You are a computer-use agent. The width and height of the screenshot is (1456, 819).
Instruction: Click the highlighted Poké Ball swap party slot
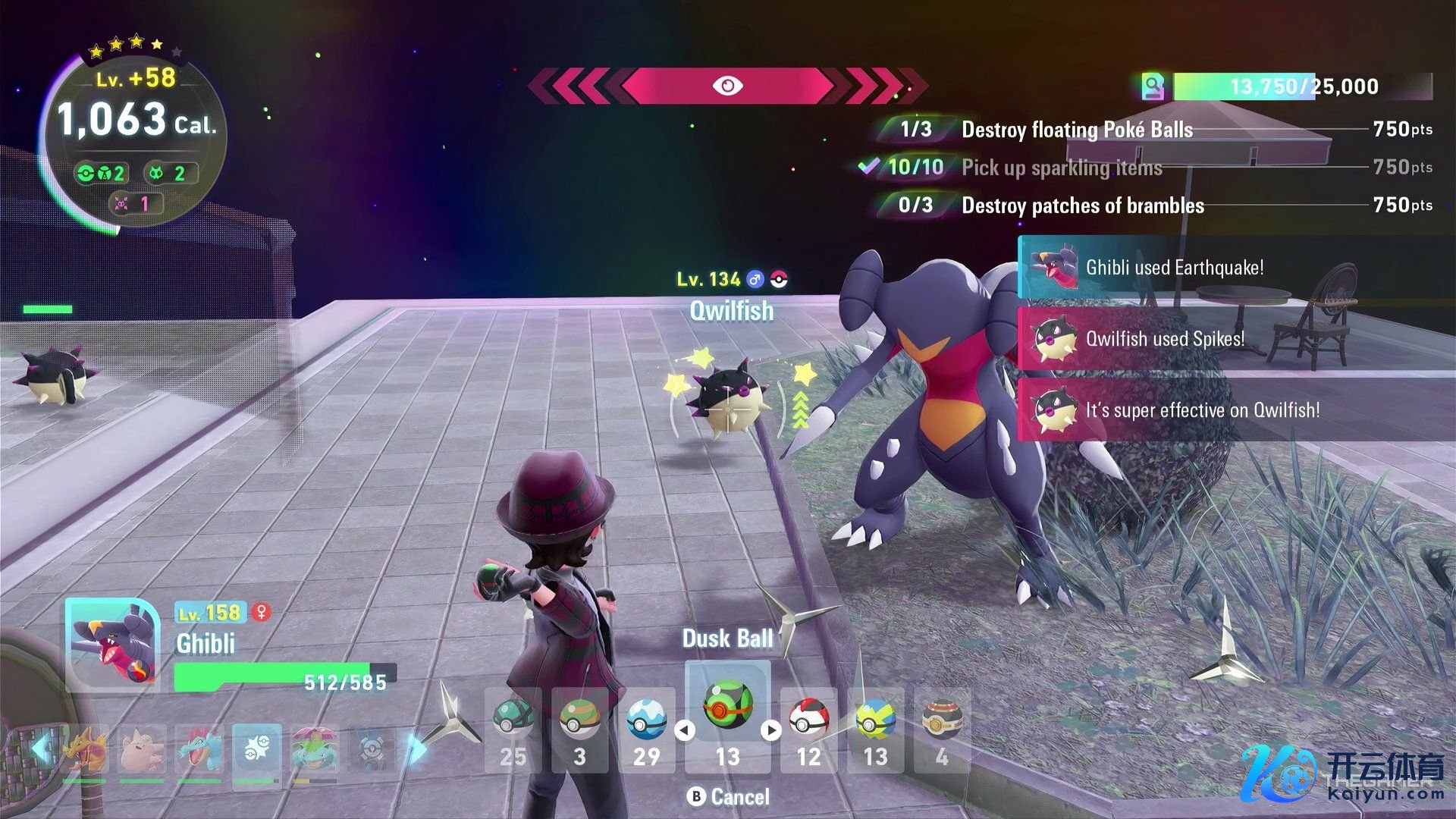coord(256,748)
